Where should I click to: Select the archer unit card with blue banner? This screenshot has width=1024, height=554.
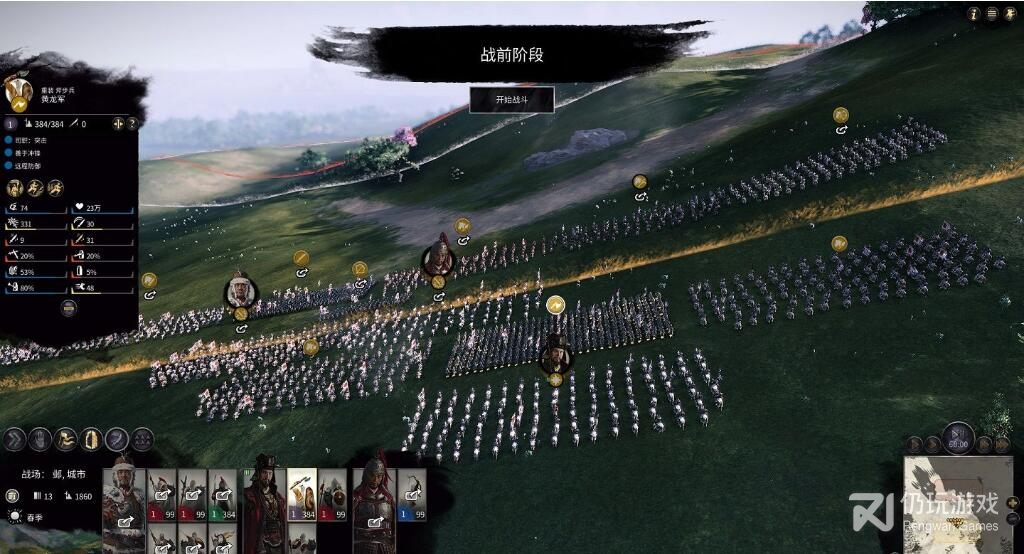[411, 494]
